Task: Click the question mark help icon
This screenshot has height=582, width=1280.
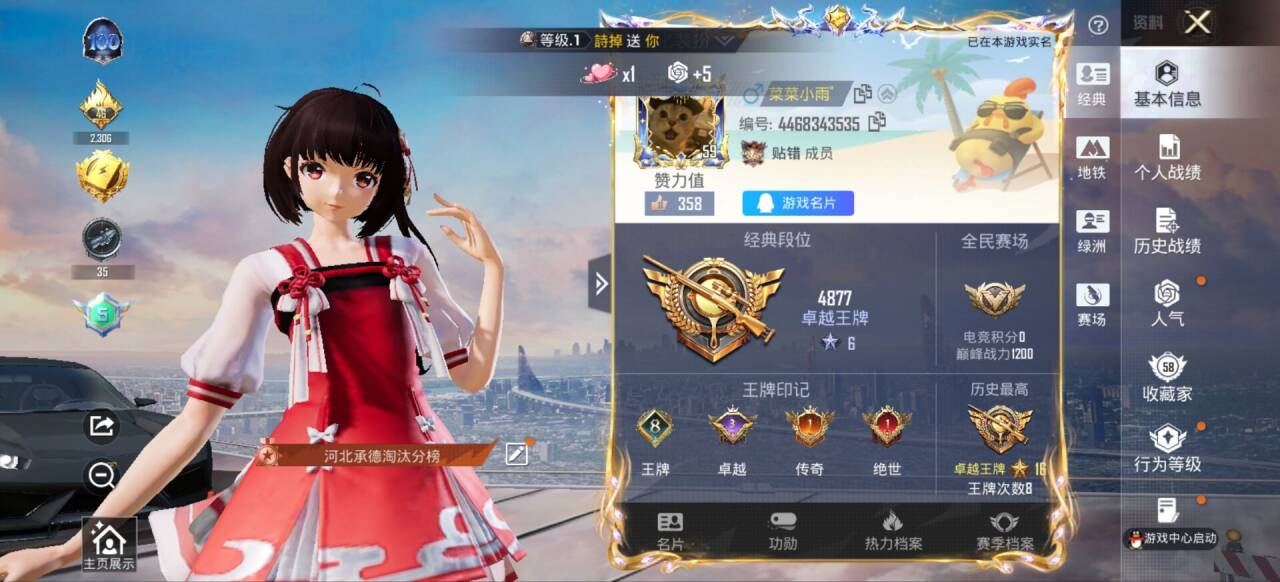Action: [x=1098, y=25]
